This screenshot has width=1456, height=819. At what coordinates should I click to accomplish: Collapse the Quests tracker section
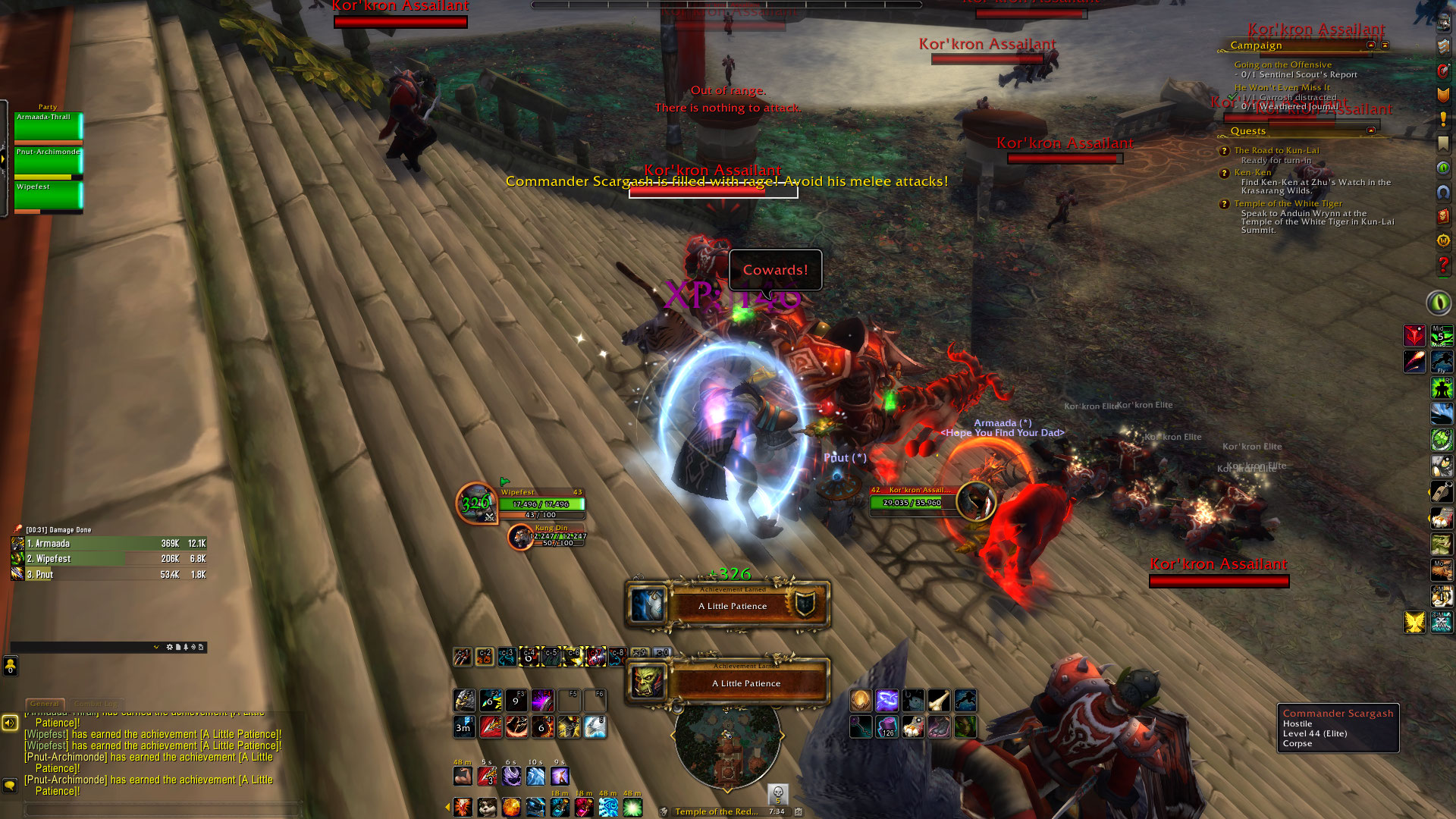[x=1371, y=130]
